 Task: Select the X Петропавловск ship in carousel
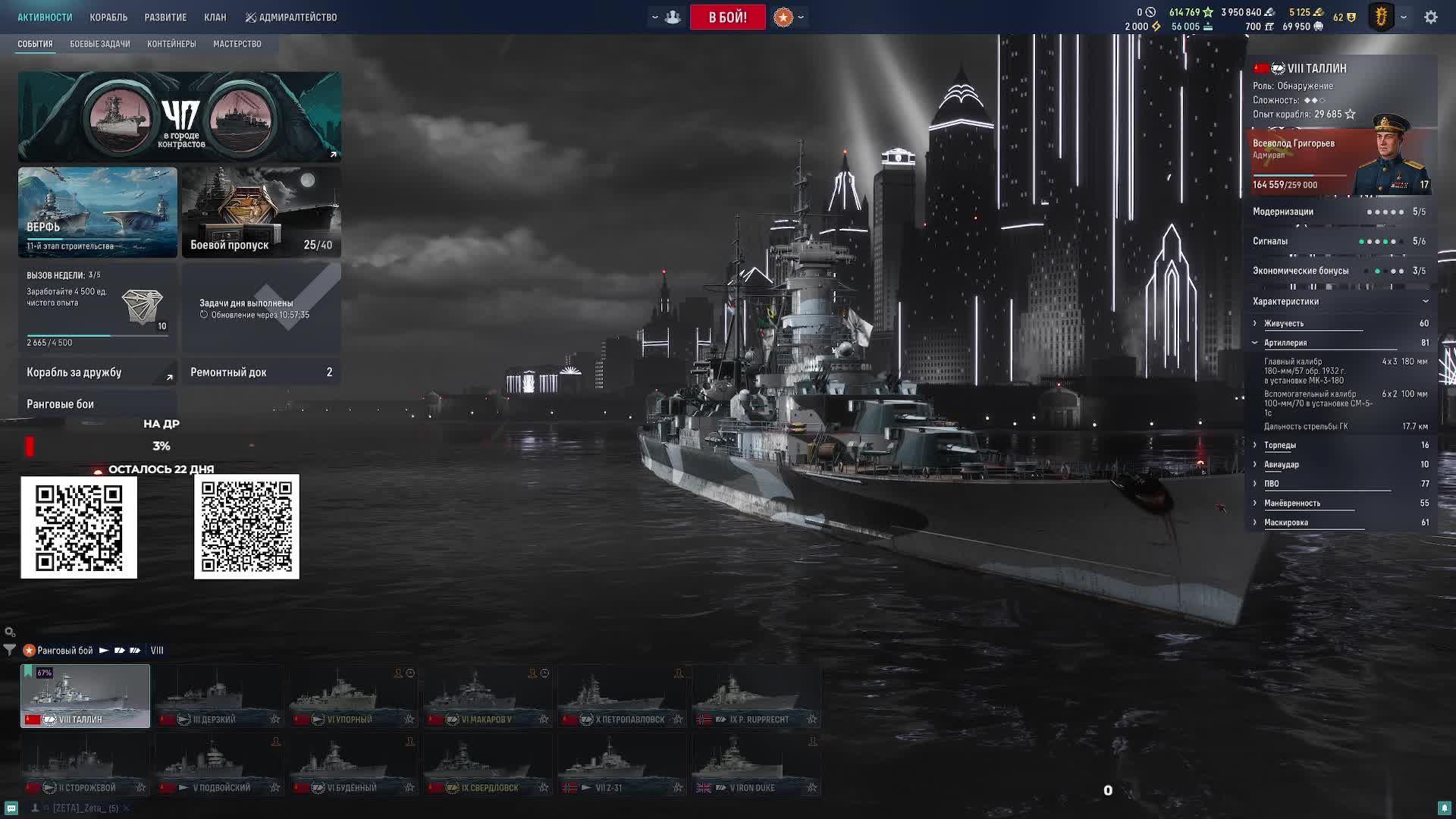tap(622, 696)
